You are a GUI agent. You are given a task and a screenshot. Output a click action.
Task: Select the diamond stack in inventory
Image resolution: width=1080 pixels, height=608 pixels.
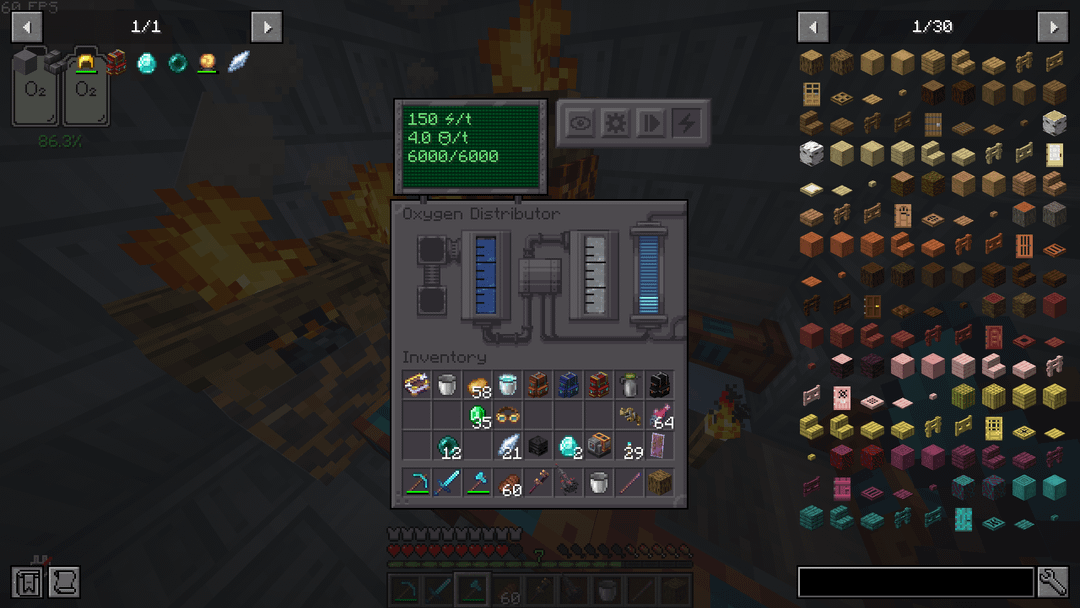click(570, 446)
